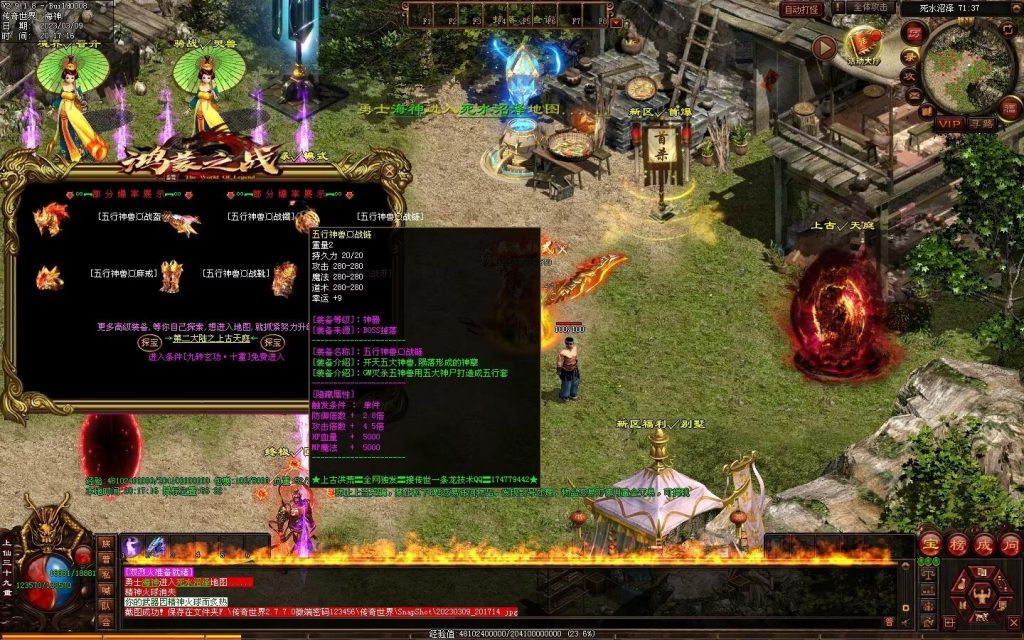Follow the 第二大陆之上古天庭 link
This screenshot has height=640, width=1024.
(211, 338)
